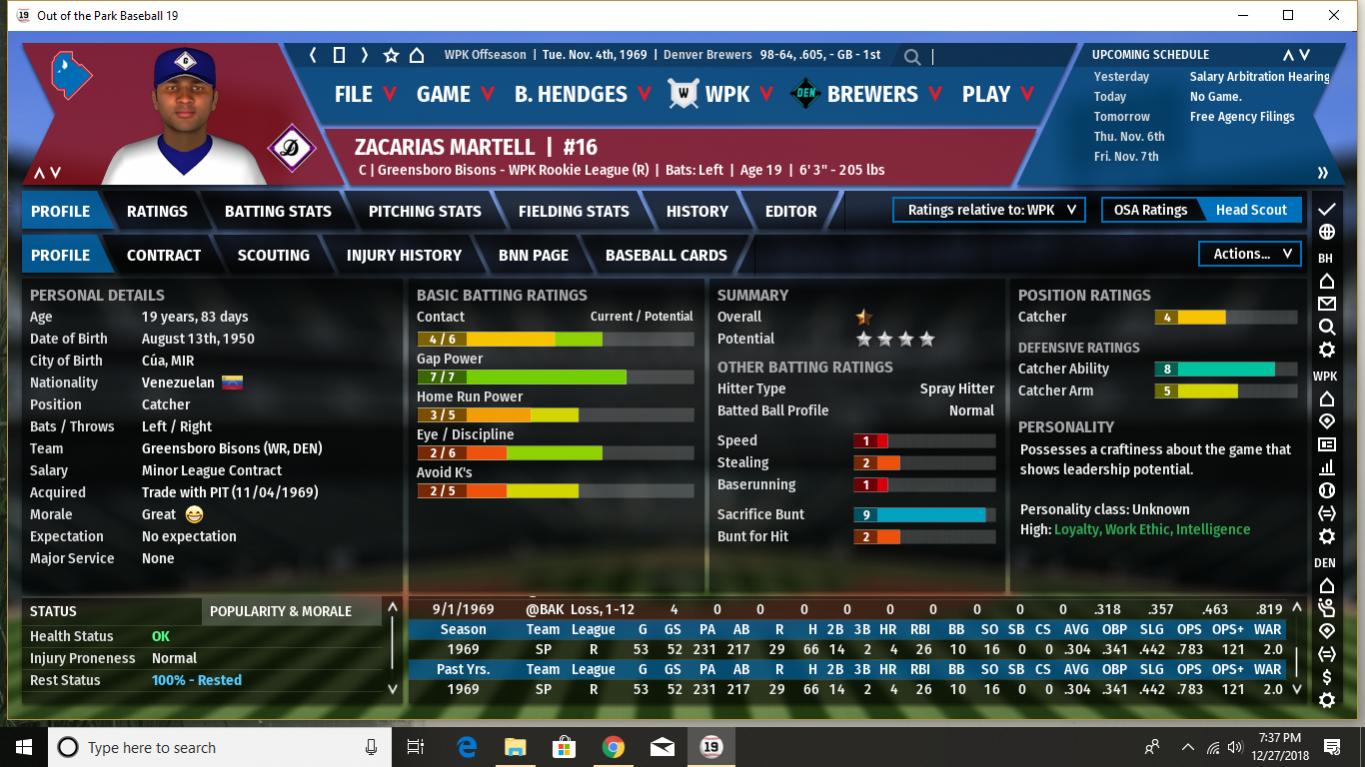The height and width of the screenshot is (767, 1365).
Task: Toggle to OSA Ratings
Action: coord(1150,210)
